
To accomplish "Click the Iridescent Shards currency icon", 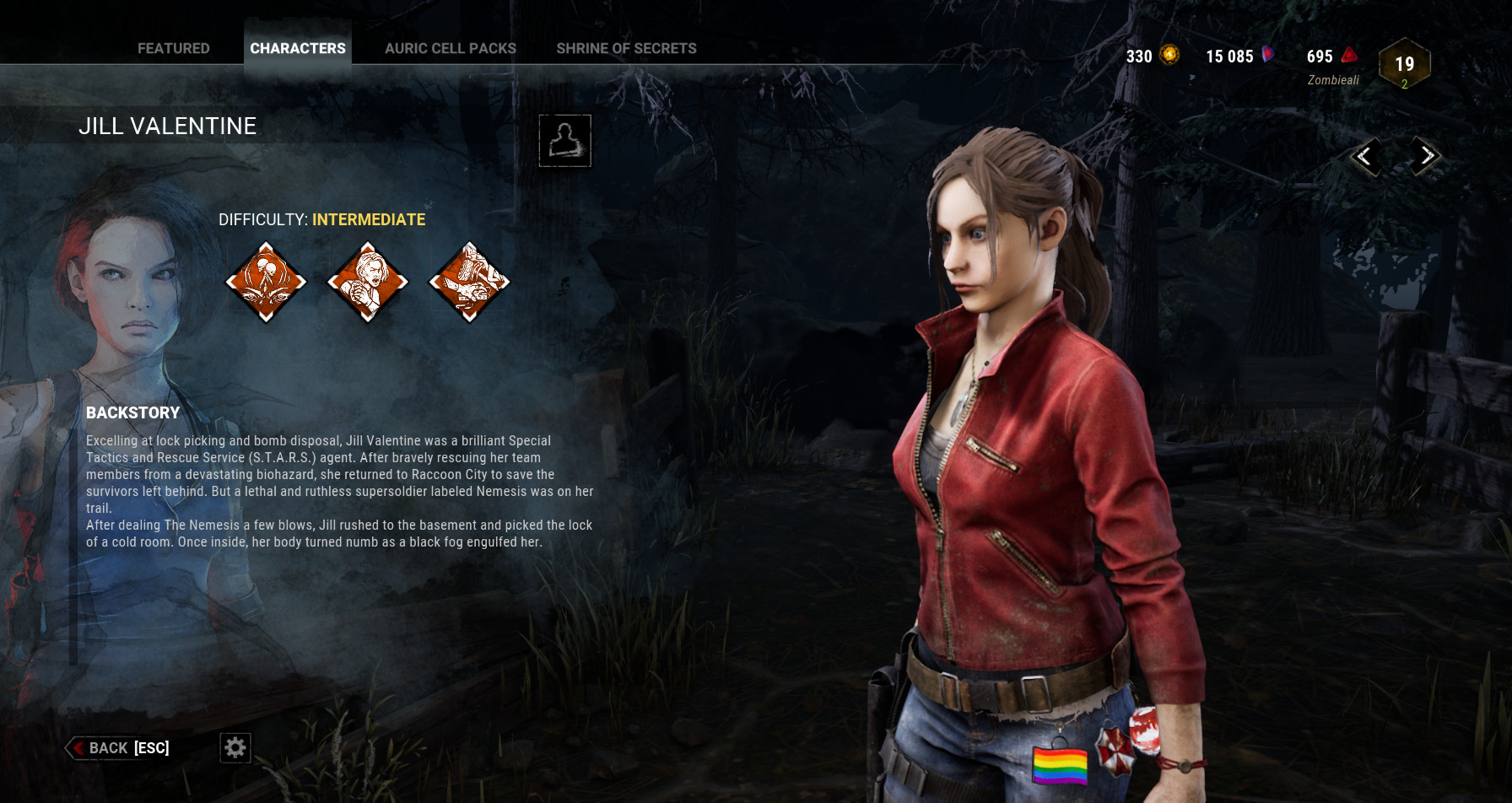I will [x=1266, y=56].
